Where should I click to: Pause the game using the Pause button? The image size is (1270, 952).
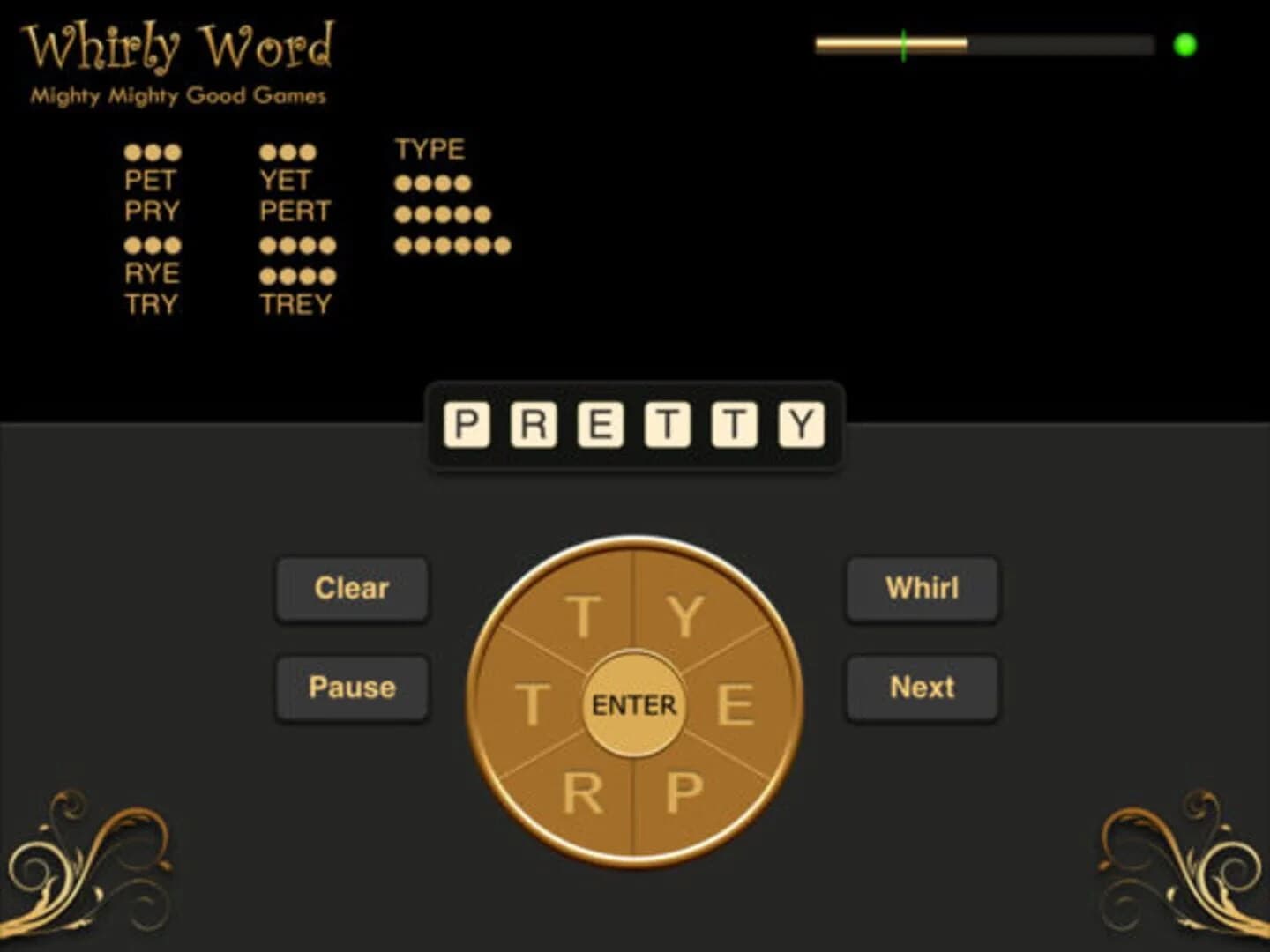352,687
